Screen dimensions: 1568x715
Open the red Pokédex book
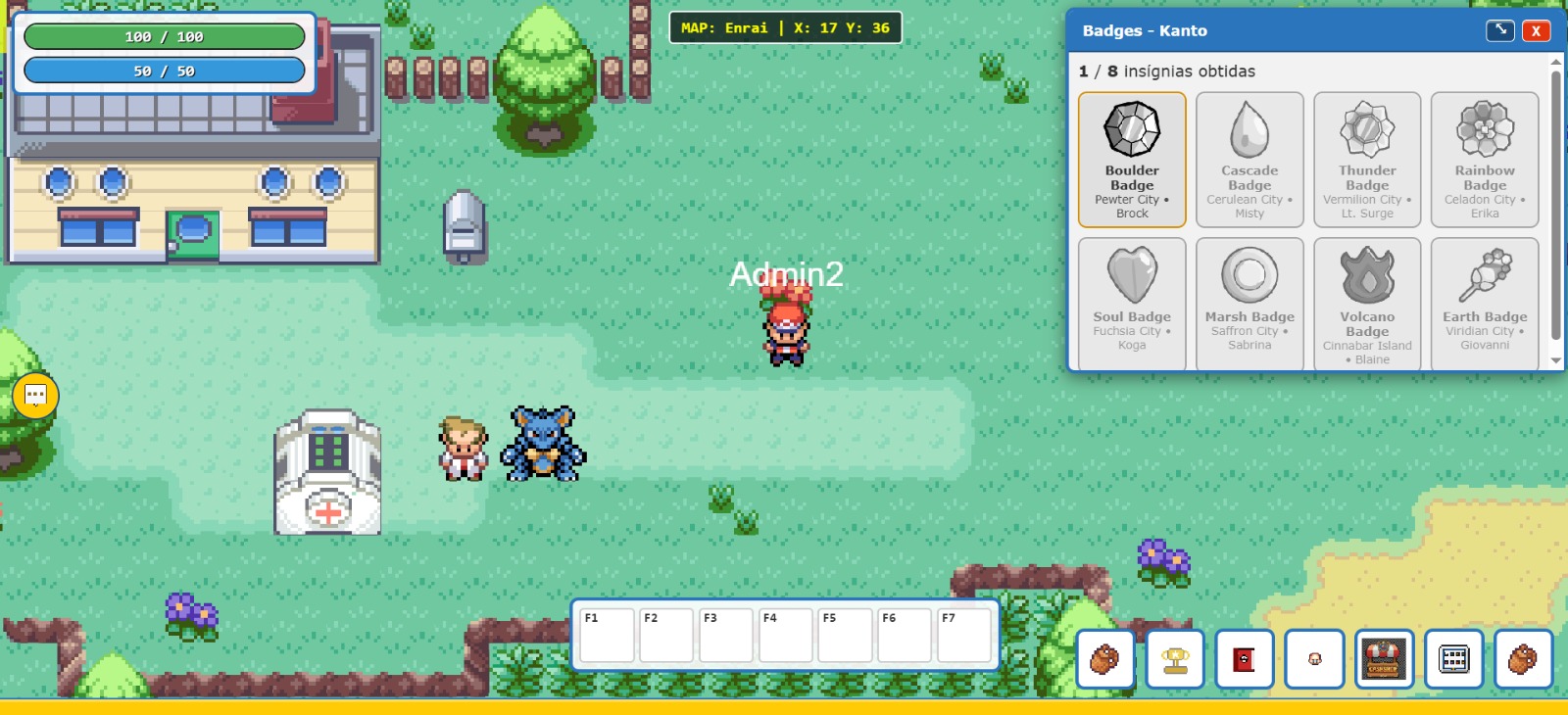[1244, 659]
